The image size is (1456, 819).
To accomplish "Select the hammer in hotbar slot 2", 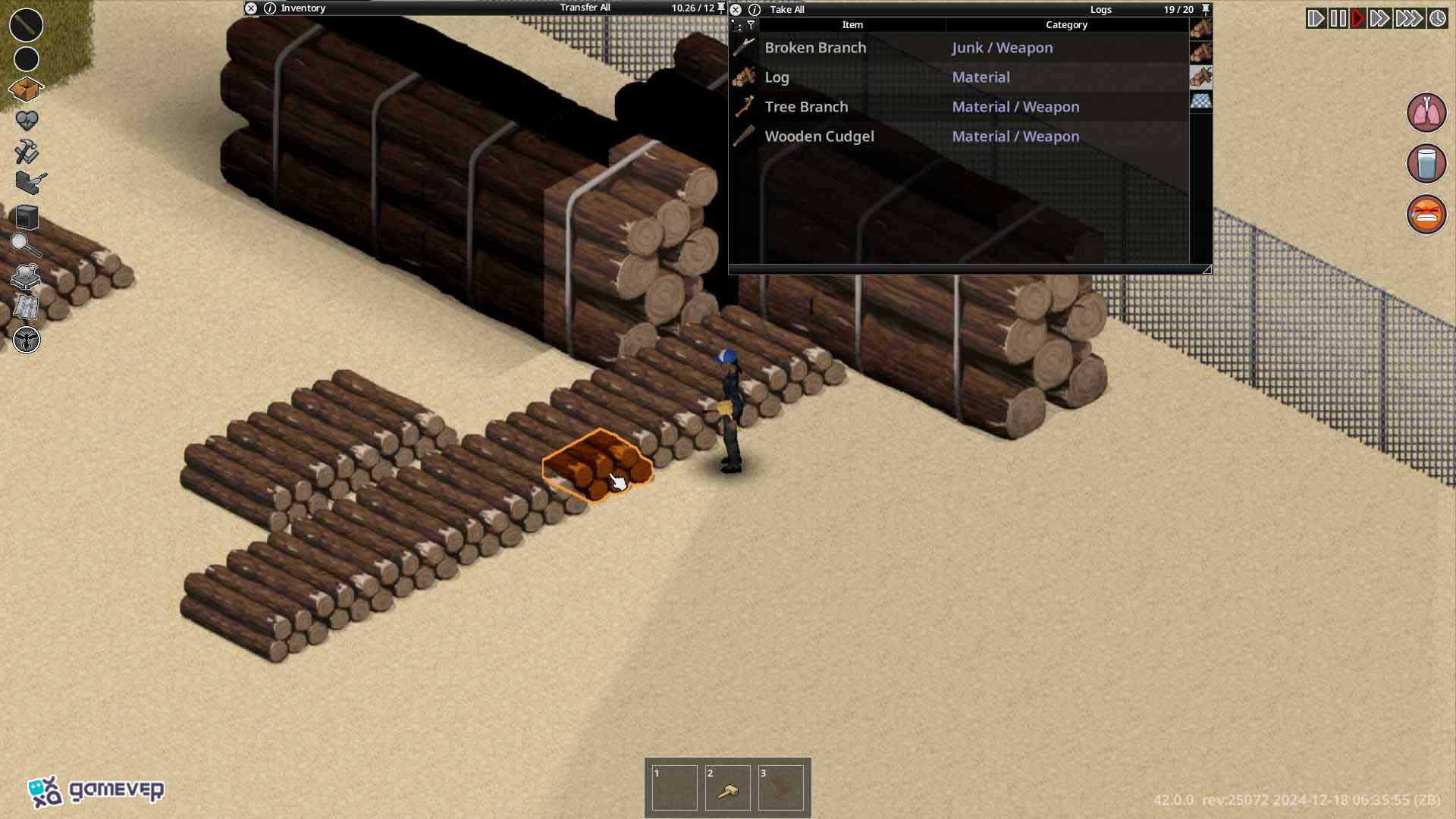I will pyautogui.click(x=727, y=789).
